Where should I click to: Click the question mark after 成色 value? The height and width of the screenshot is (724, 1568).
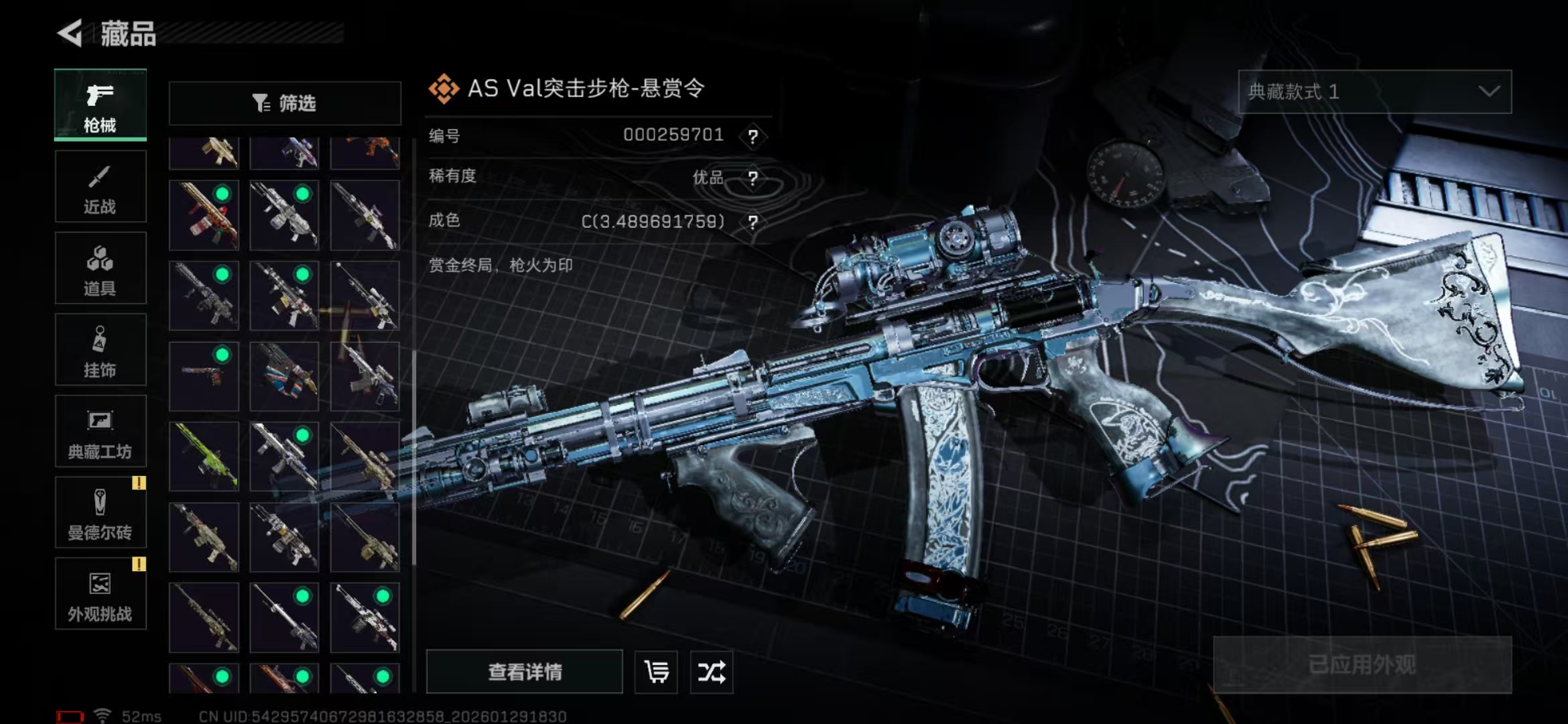tap(755, 221)
